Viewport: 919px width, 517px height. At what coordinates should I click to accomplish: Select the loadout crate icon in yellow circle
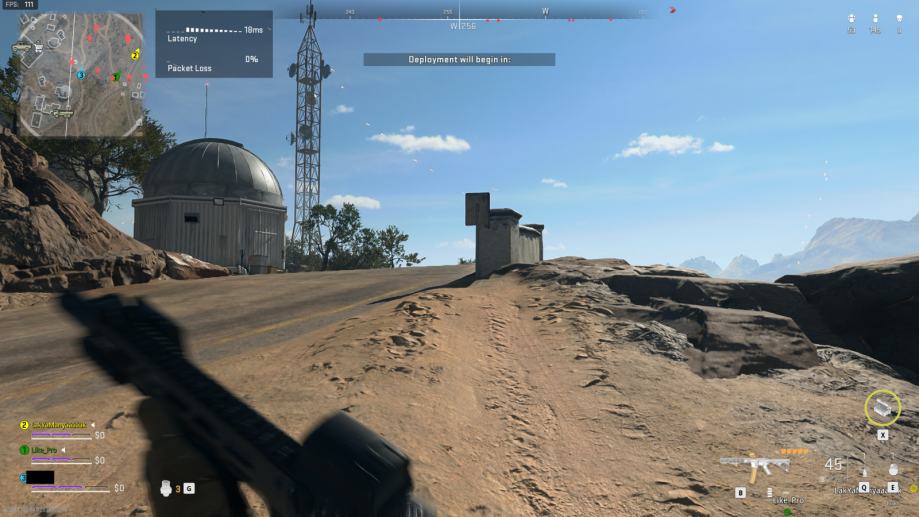882,408
